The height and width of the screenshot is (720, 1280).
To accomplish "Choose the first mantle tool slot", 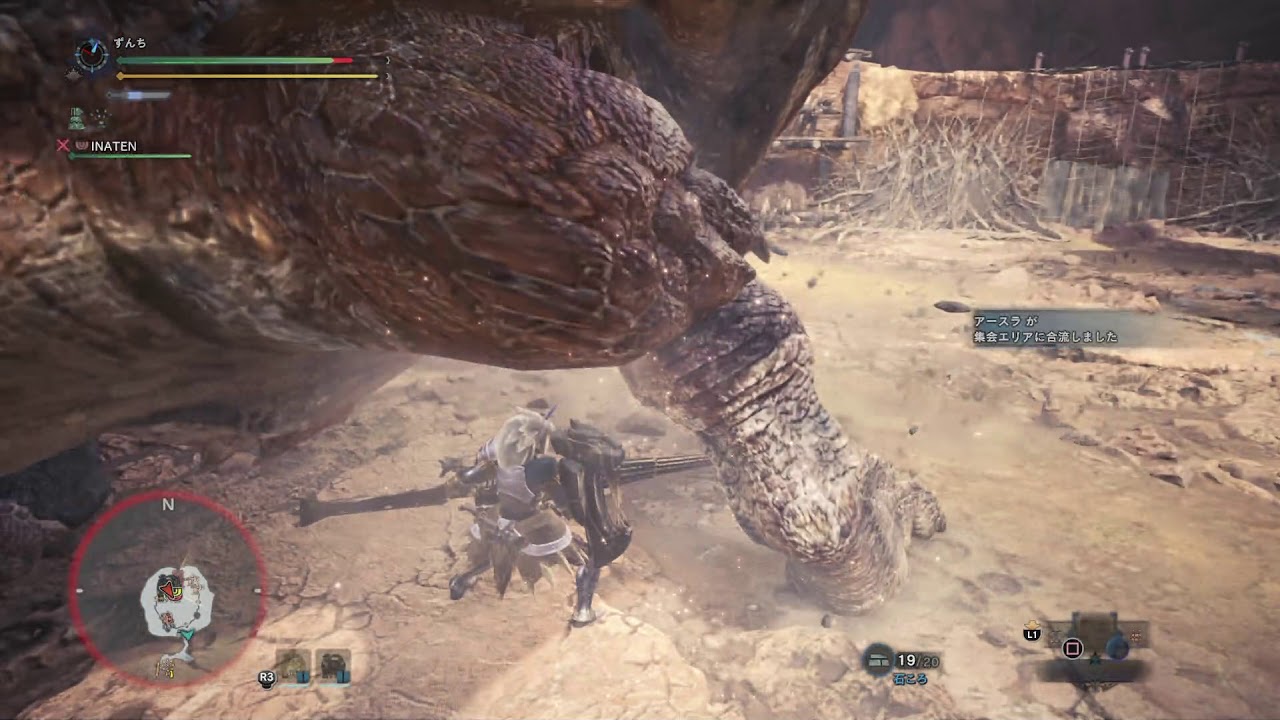I will click(293, 667).
